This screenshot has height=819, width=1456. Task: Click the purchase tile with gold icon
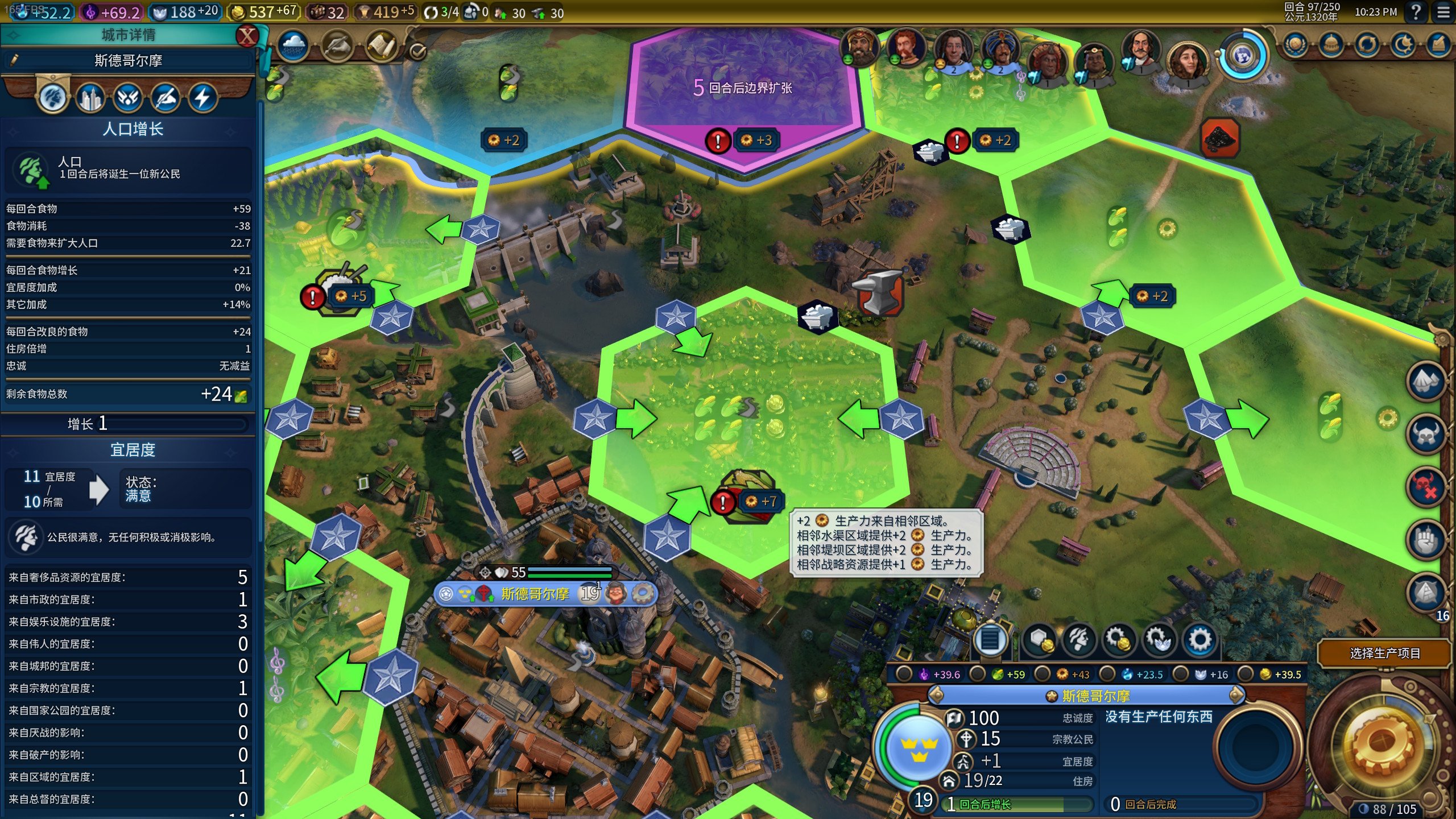1040,639
